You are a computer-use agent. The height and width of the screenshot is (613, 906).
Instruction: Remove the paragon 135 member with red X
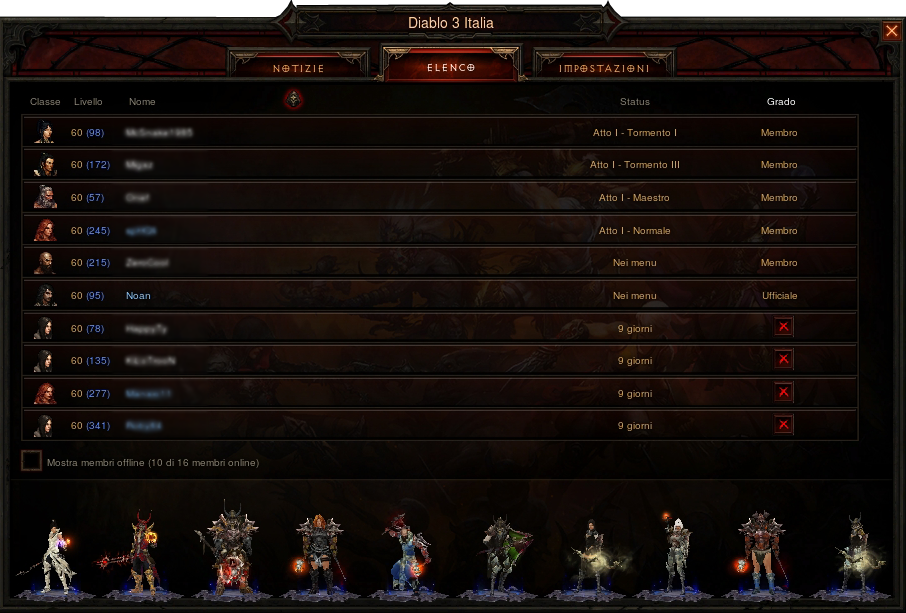783,360
